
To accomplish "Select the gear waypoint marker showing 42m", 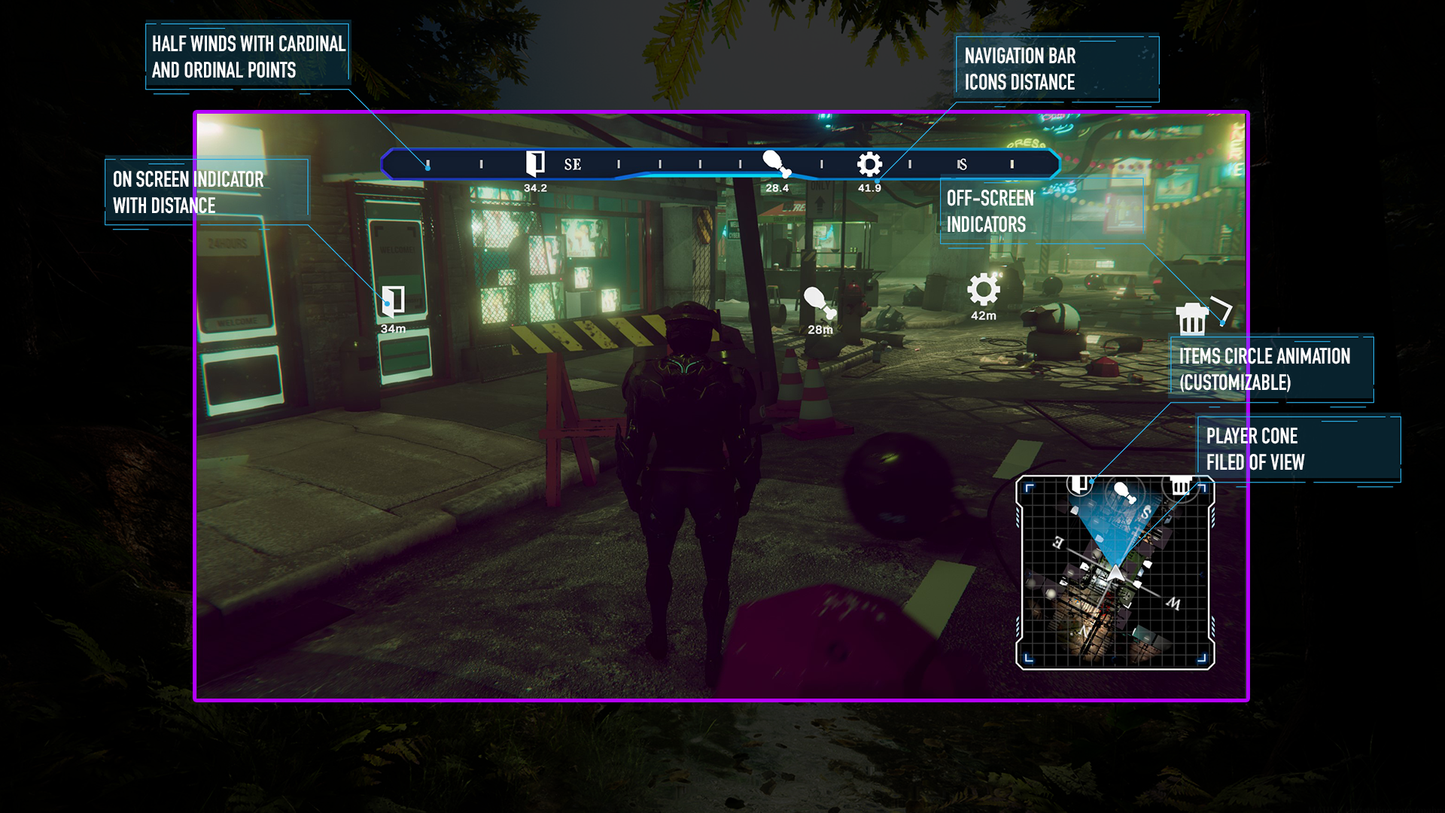I will [x=983, y=290].
